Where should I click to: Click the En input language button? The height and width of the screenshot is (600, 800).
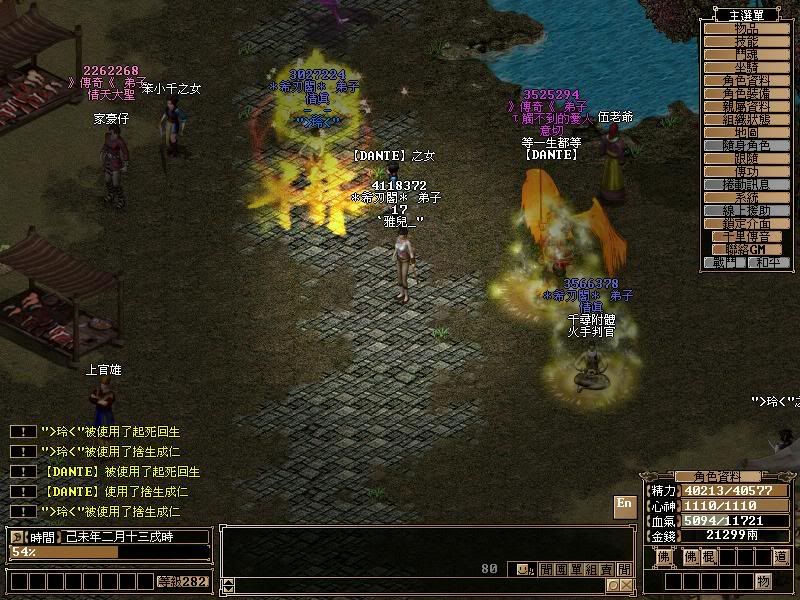pyautogui.click(x=624, y=505)
